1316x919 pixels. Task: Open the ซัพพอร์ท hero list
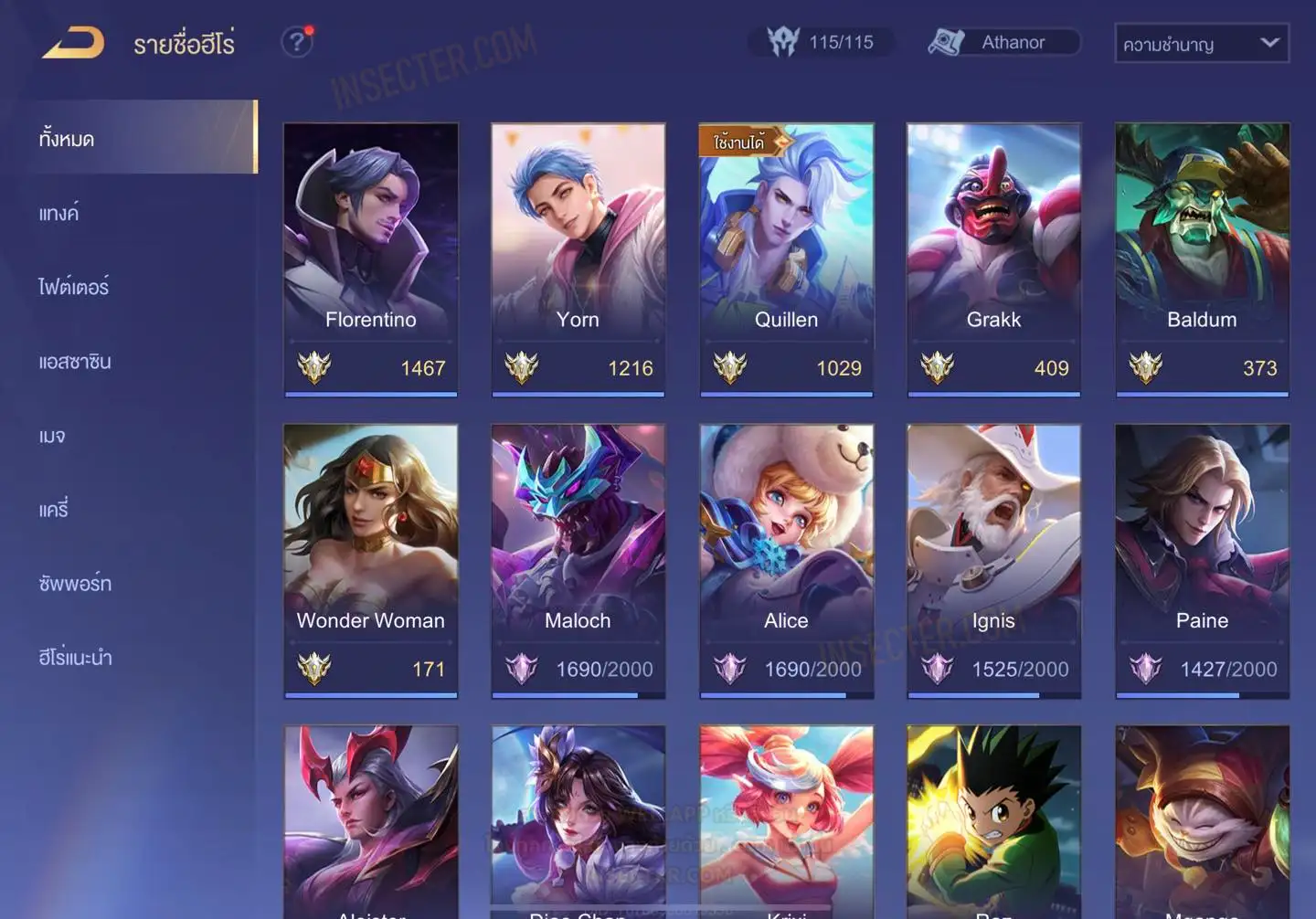pos(75,584)
